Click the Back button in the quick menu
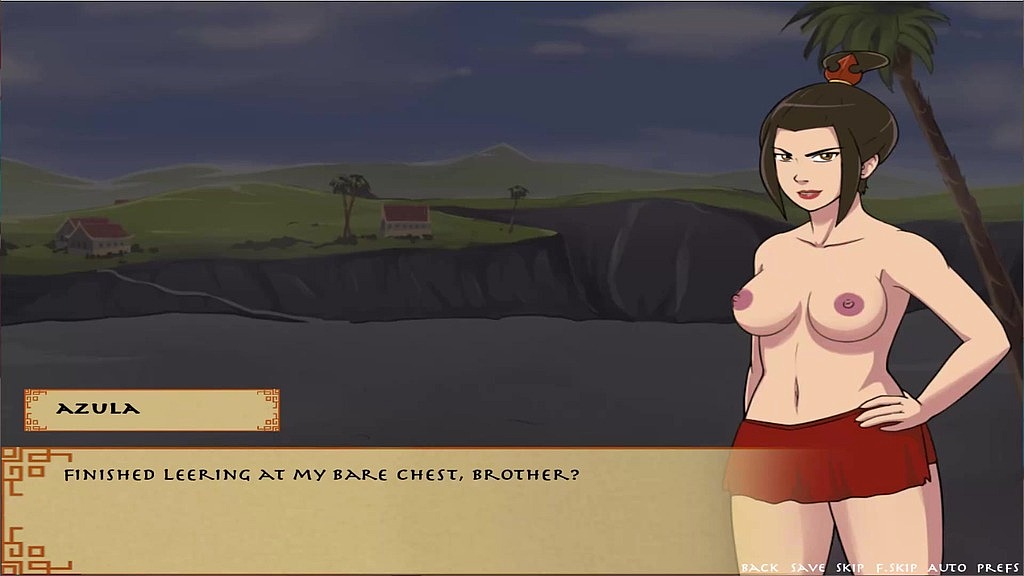Image resolution: width=1024 pixels, height=576 pixels. [x=760, y=568]
